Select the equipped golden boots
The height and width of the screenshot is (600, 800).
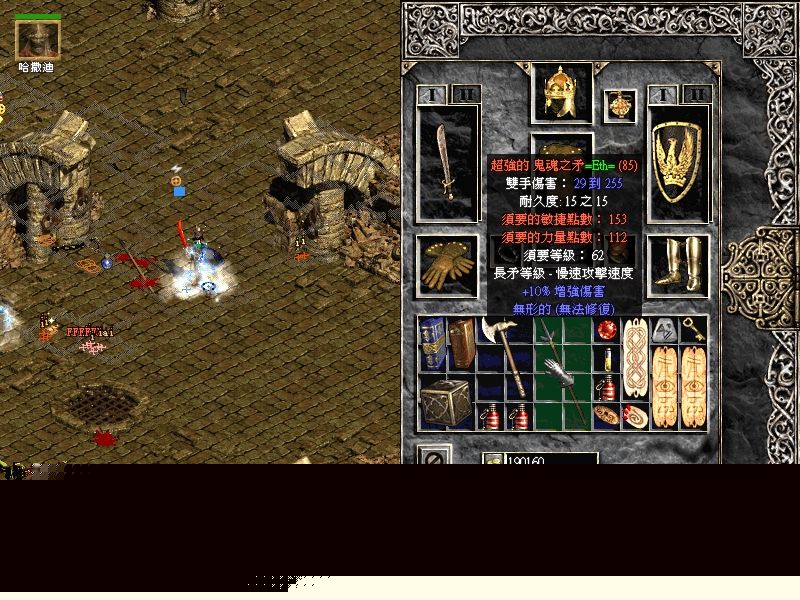pyautogui.click(x=679, y=265)
